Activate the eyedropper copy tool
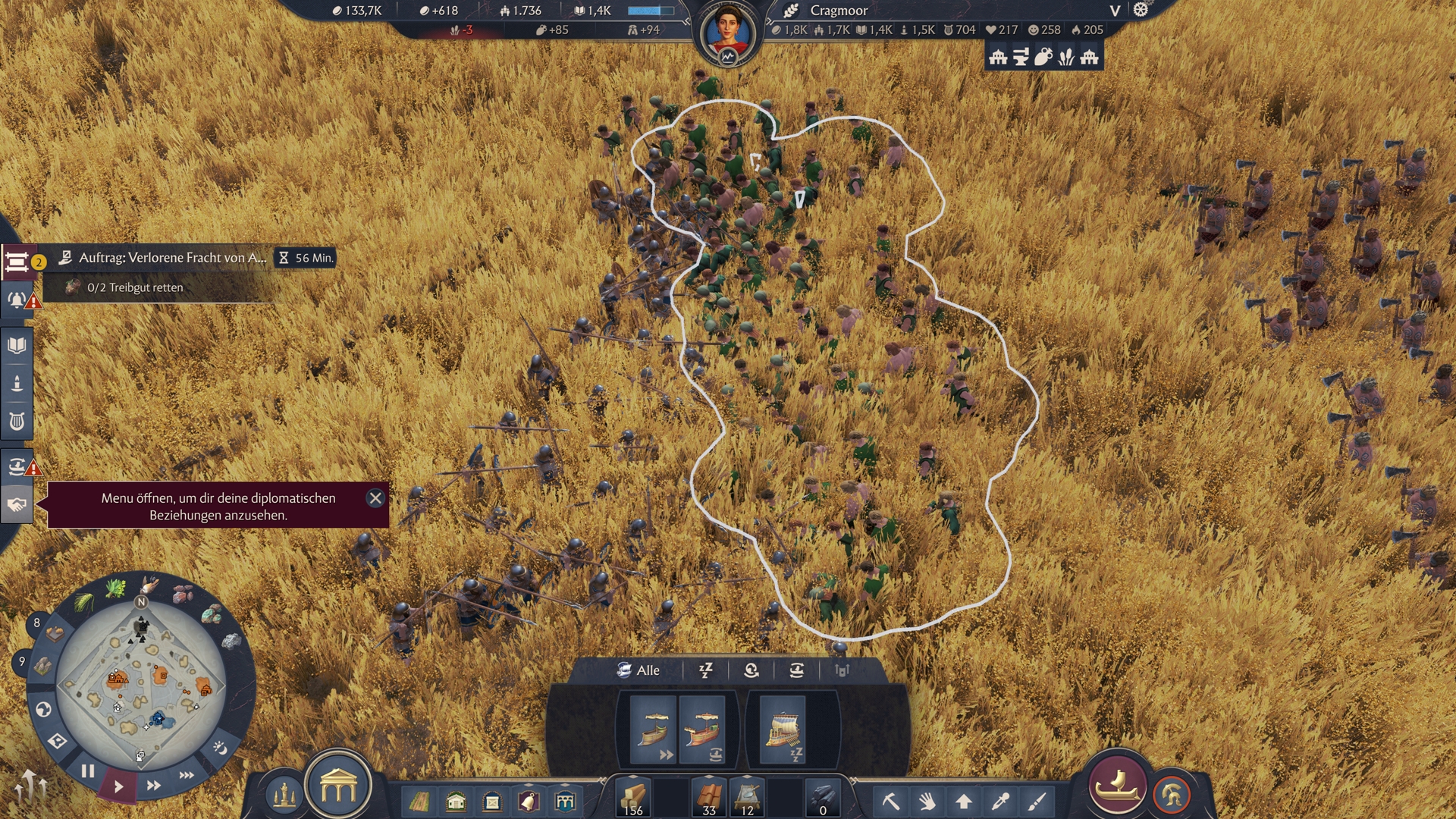The image size is (1456, 819). coord(1001,801)
